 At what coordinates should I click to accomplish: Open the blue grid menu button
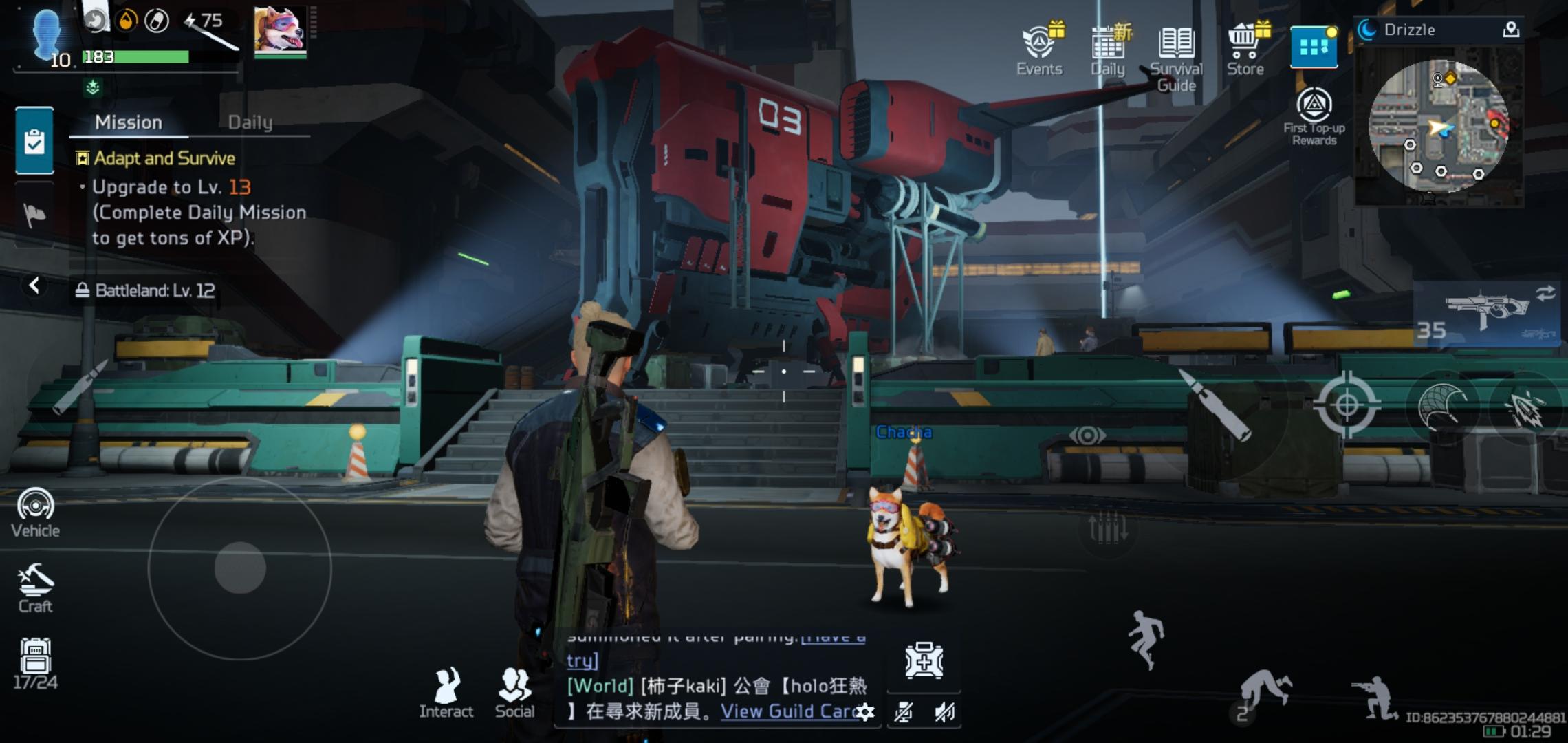pyautogui.click(x=1314, y=47)
